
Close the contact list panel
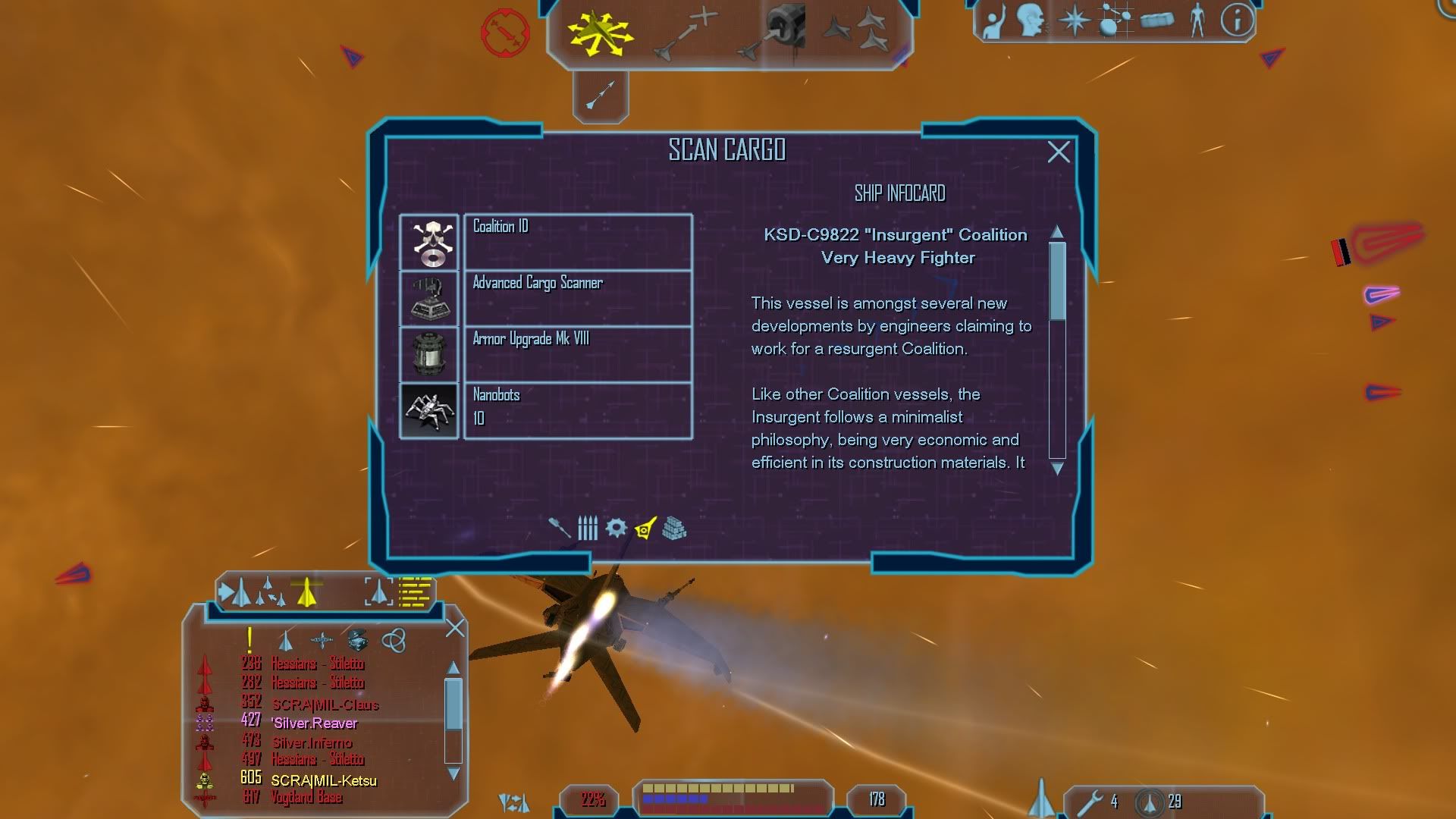tap(455, 628)
